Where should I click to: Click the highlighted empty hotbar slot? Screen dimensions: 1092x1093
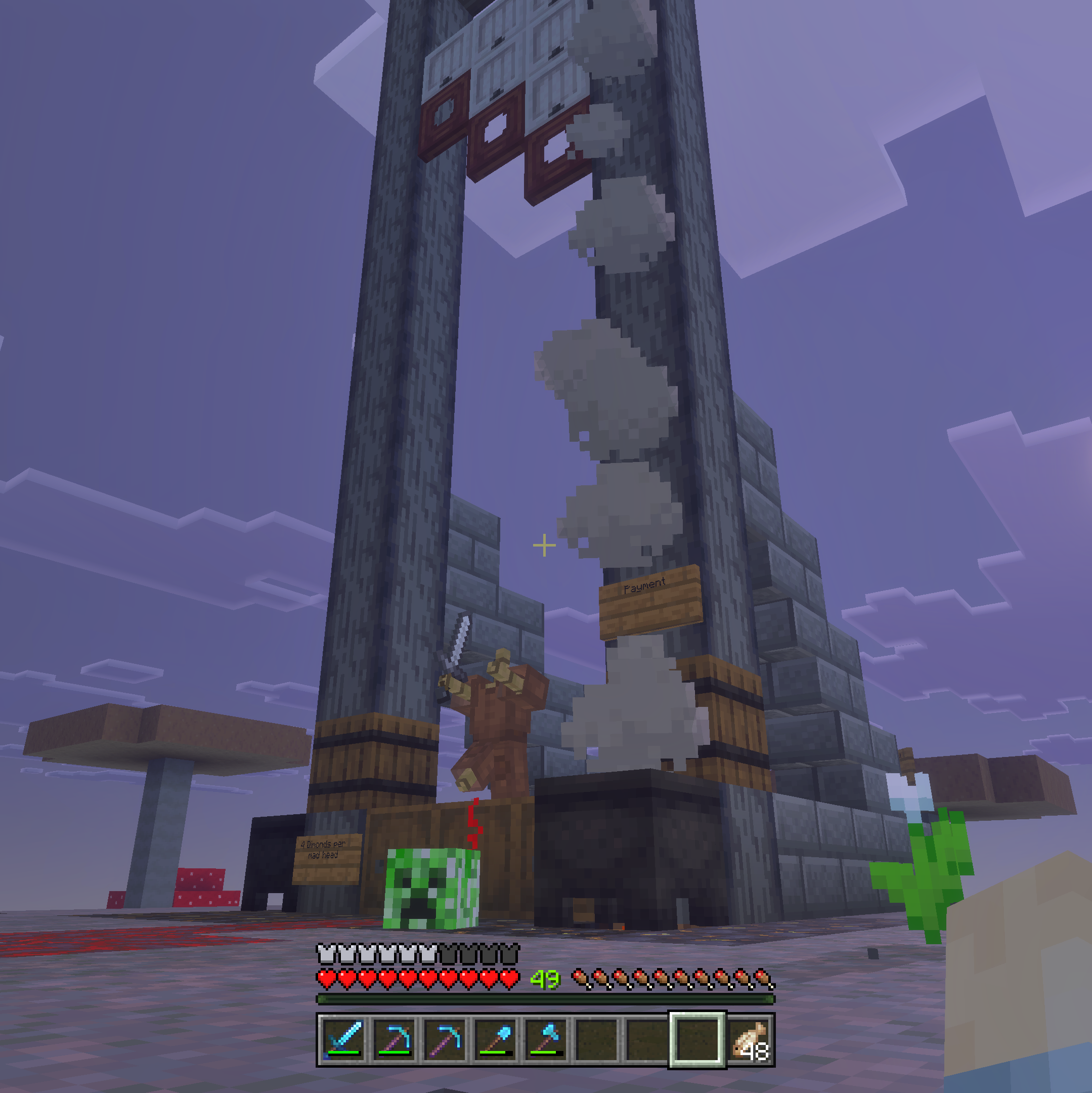(x=696, y=1039)
